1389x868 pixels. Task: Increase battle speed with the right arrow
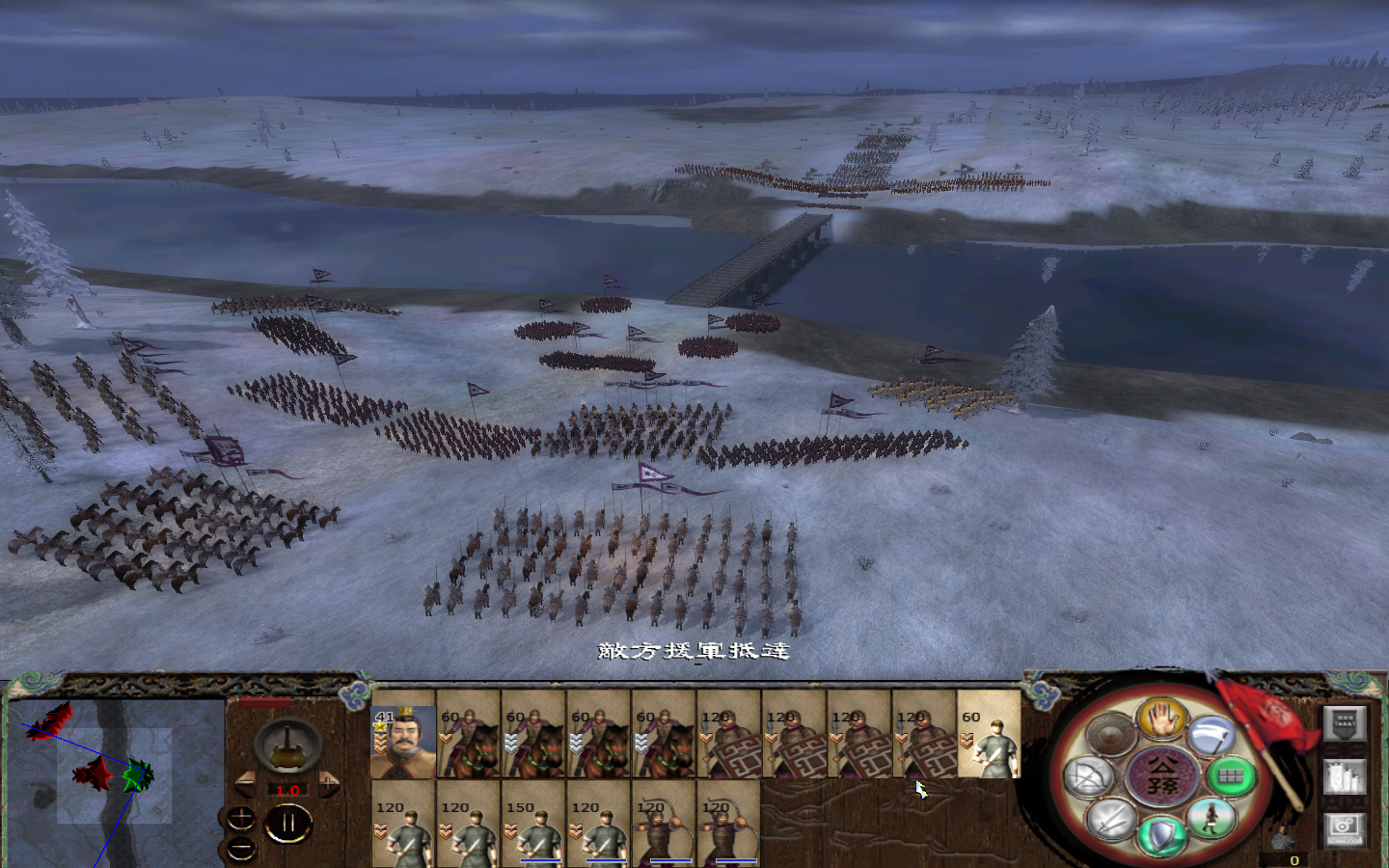point(328,783)
